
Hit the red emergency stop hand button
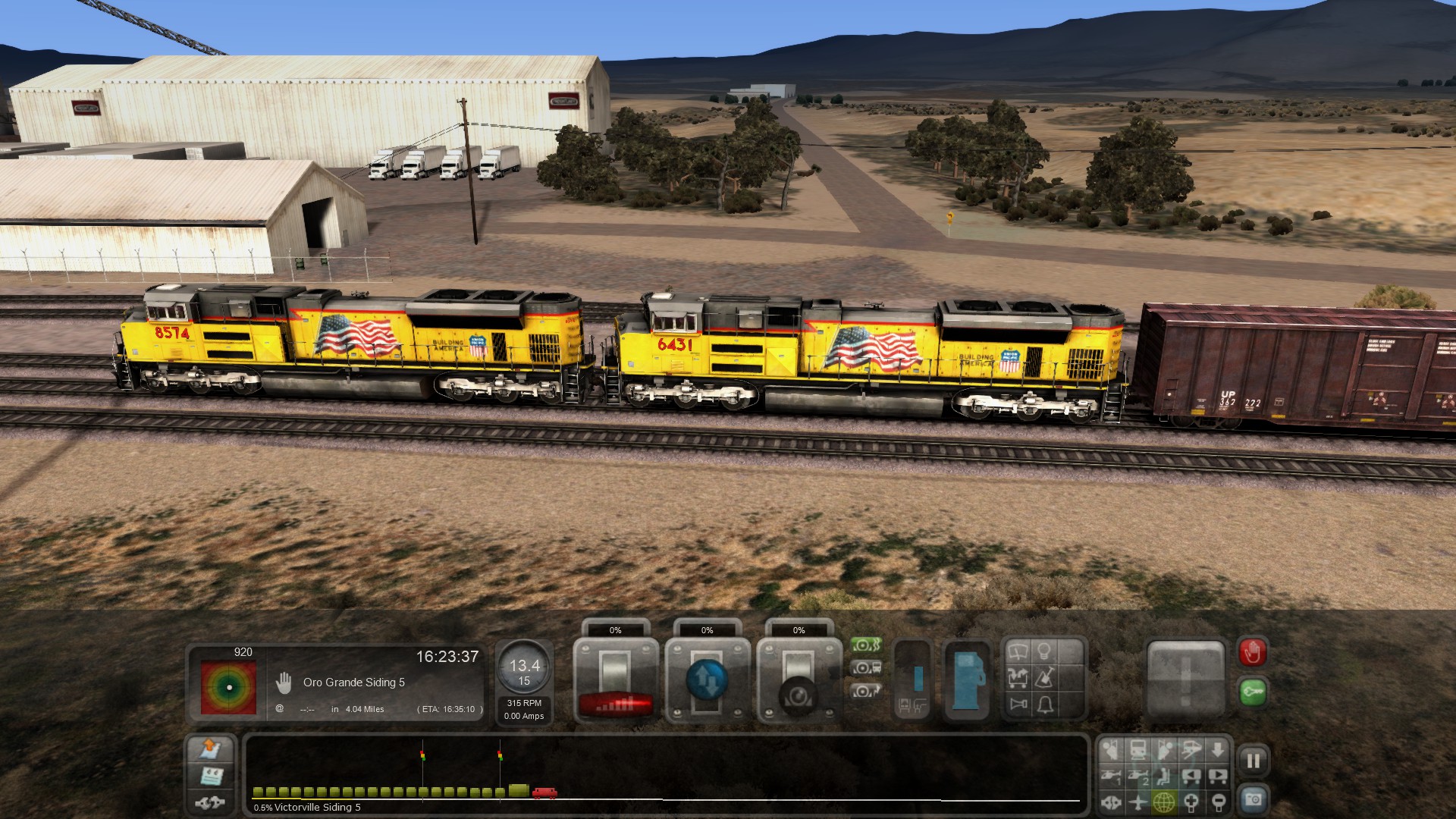(x=1252, y=652)
